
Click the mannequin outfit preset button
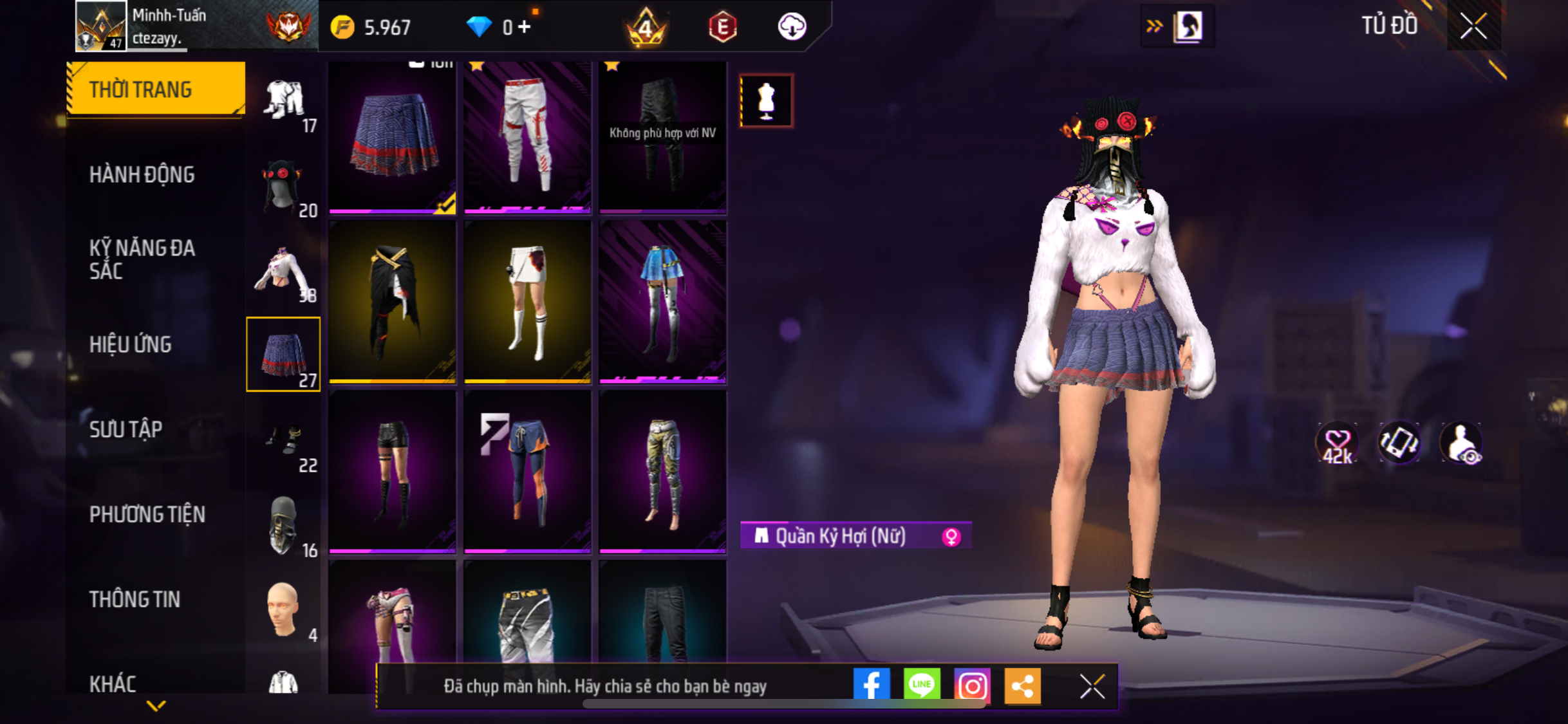click(x=766, y=101)
